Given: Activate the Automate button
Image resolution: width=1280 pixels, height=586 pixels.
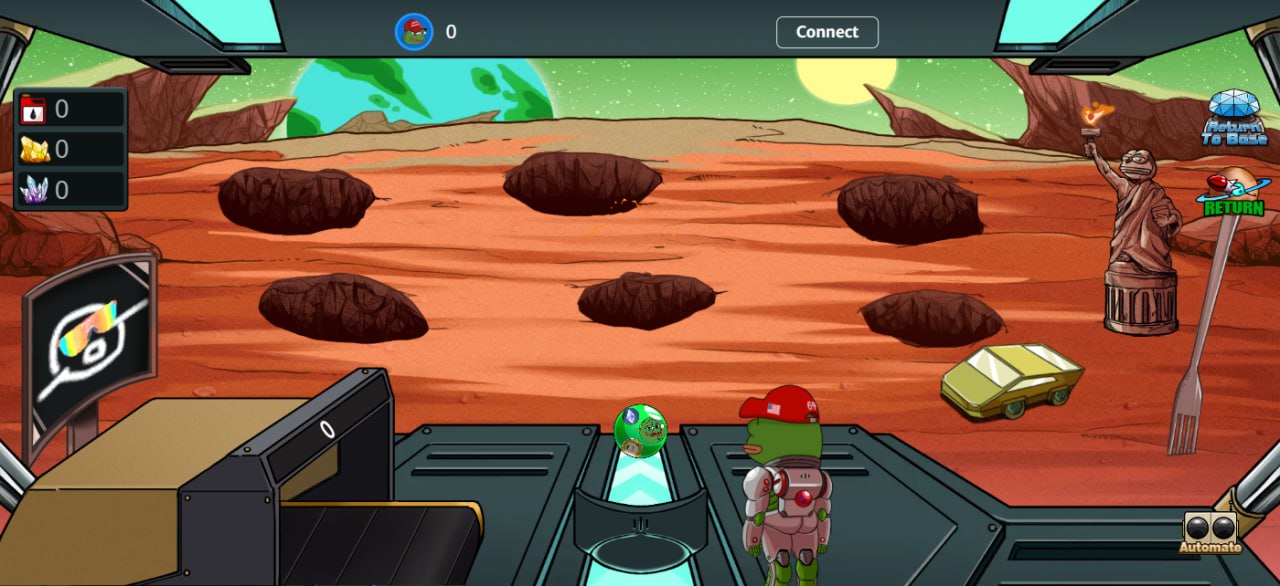Looking at the screenshot, I should click(1210, 533).
